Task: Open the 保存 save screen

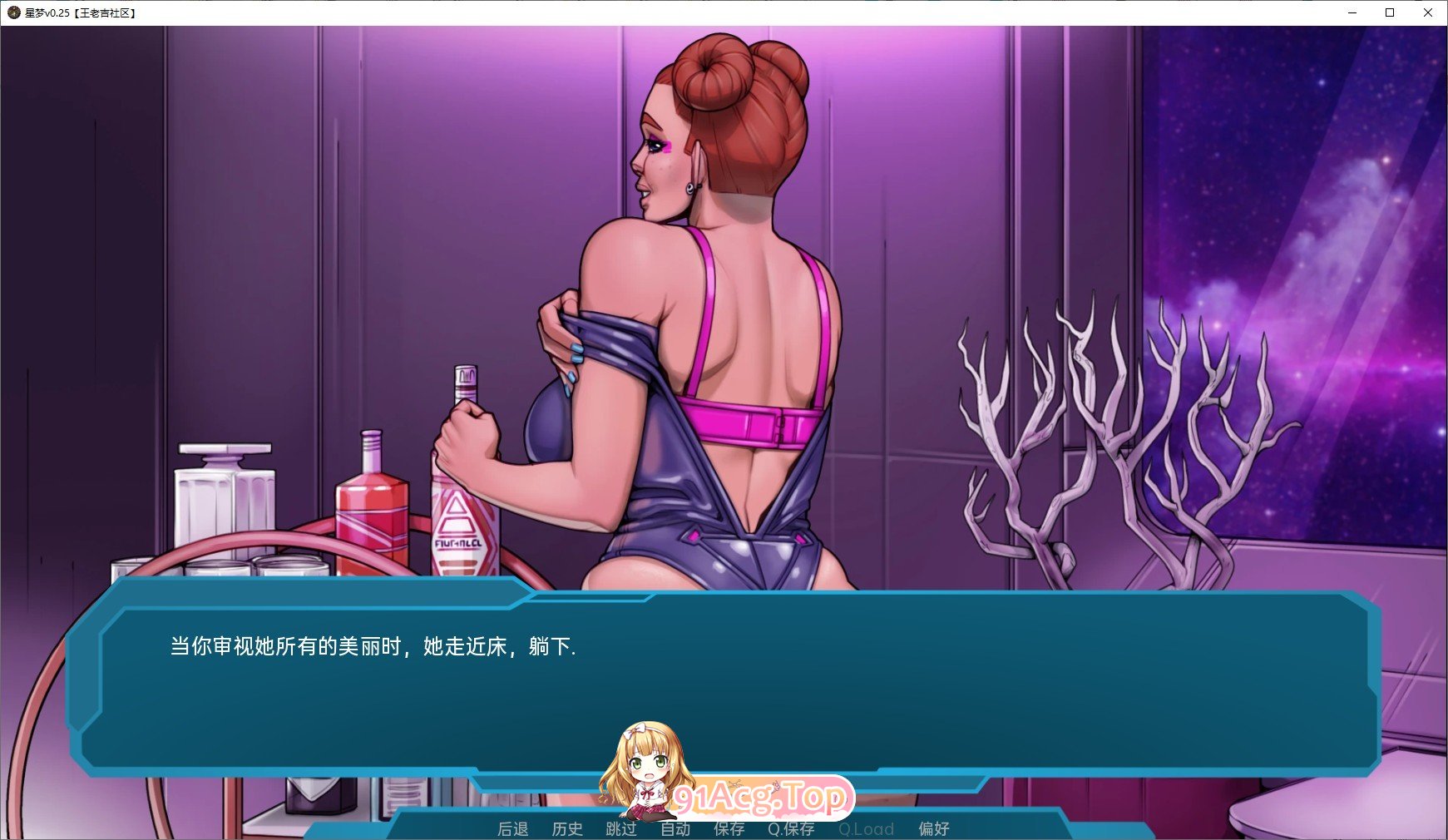Action: 729,828
